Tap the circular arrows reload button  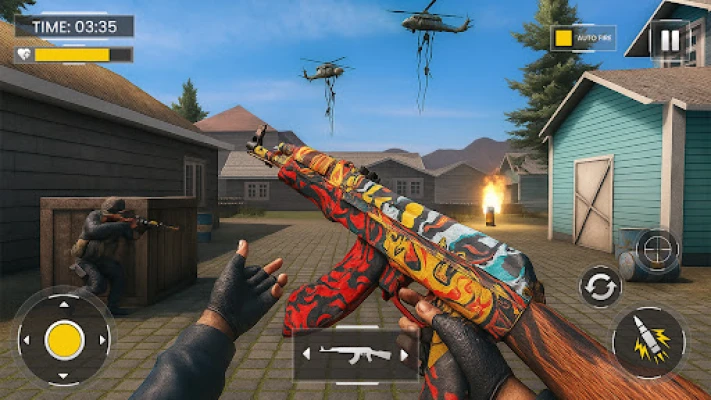click(x=600, y=287)
